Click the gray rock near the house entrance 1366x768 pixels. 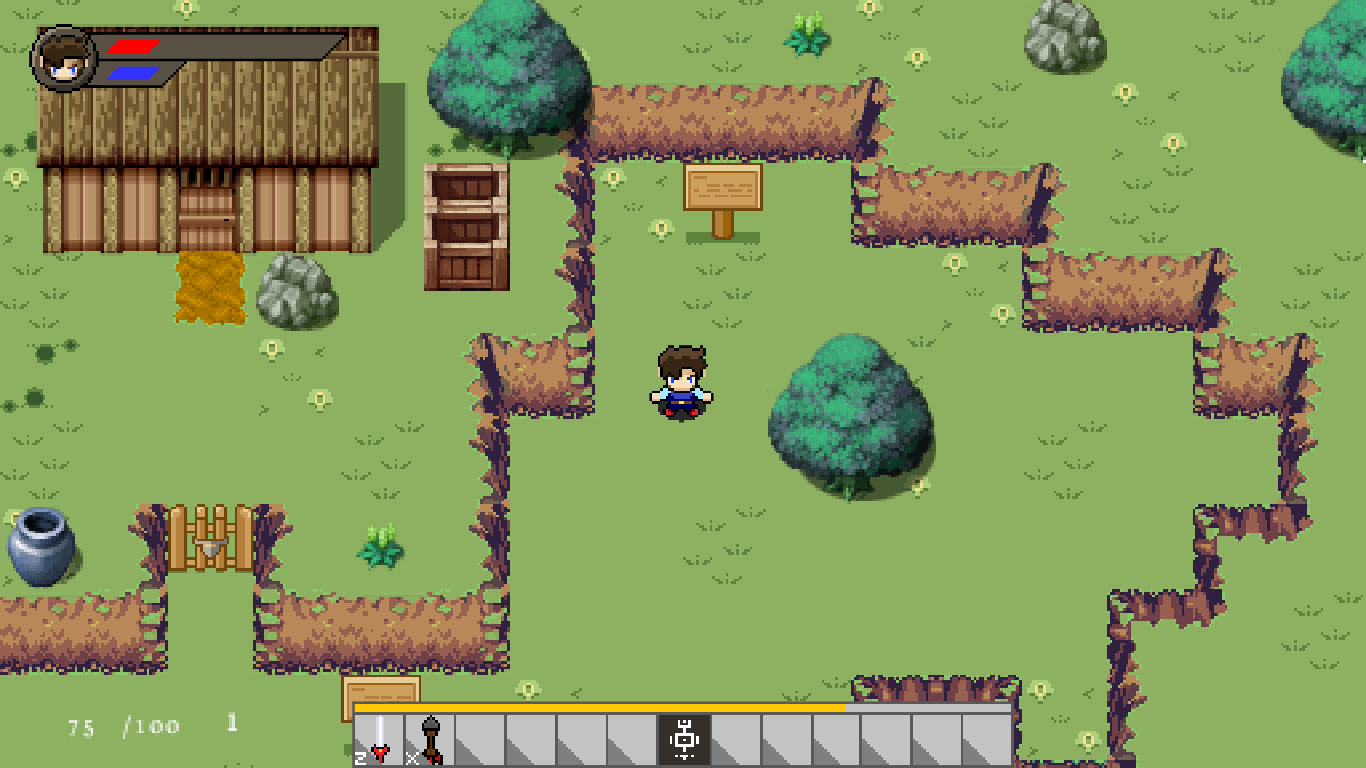point(293,288)
